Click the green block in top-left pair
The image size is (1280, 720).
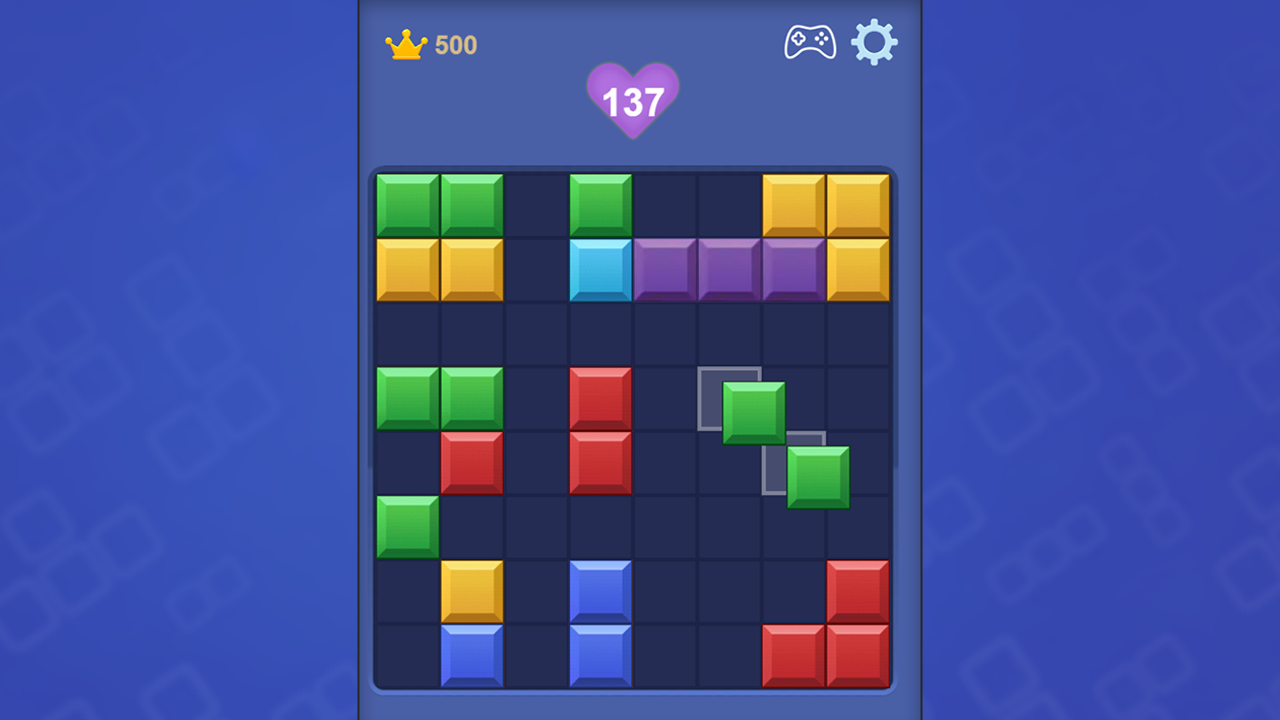click(406, 204)
